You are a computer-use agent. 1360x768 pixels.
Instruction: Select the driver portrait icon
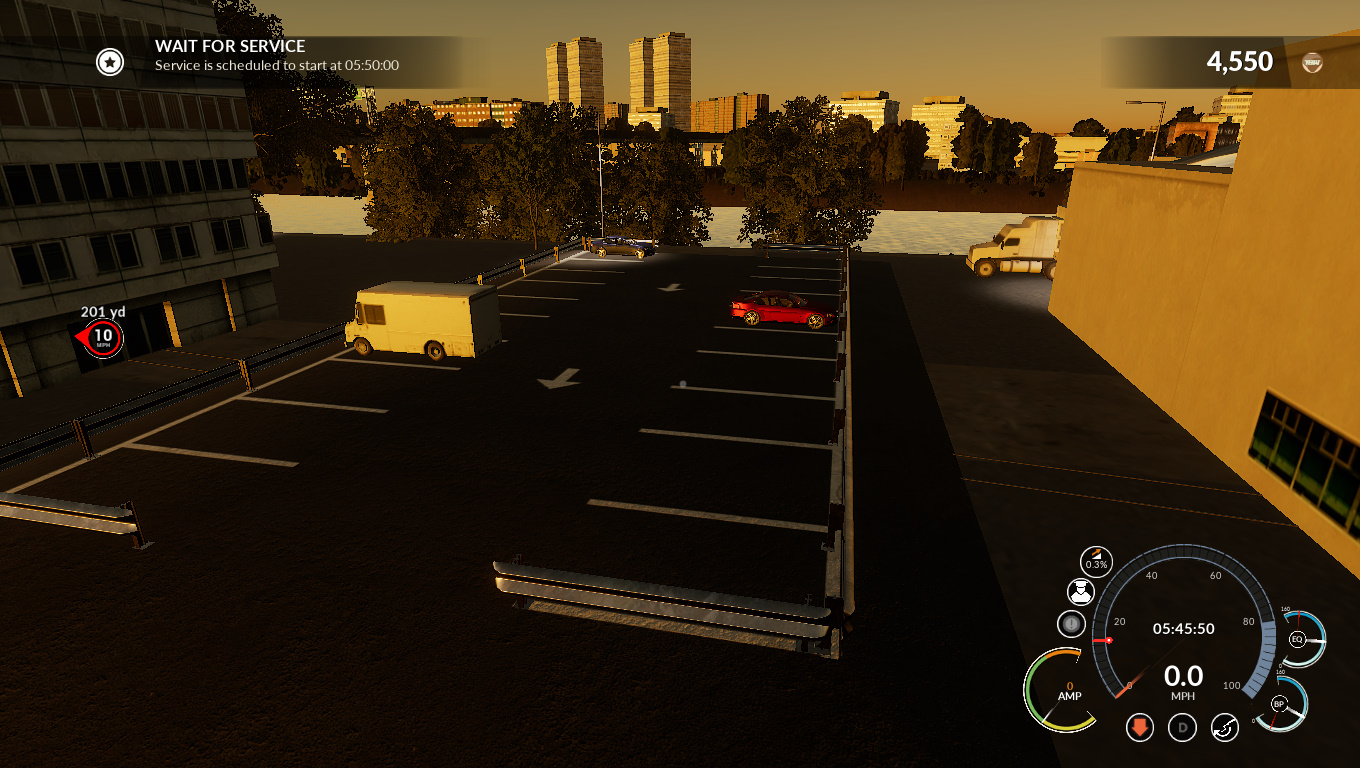[x=1080, y=592]
